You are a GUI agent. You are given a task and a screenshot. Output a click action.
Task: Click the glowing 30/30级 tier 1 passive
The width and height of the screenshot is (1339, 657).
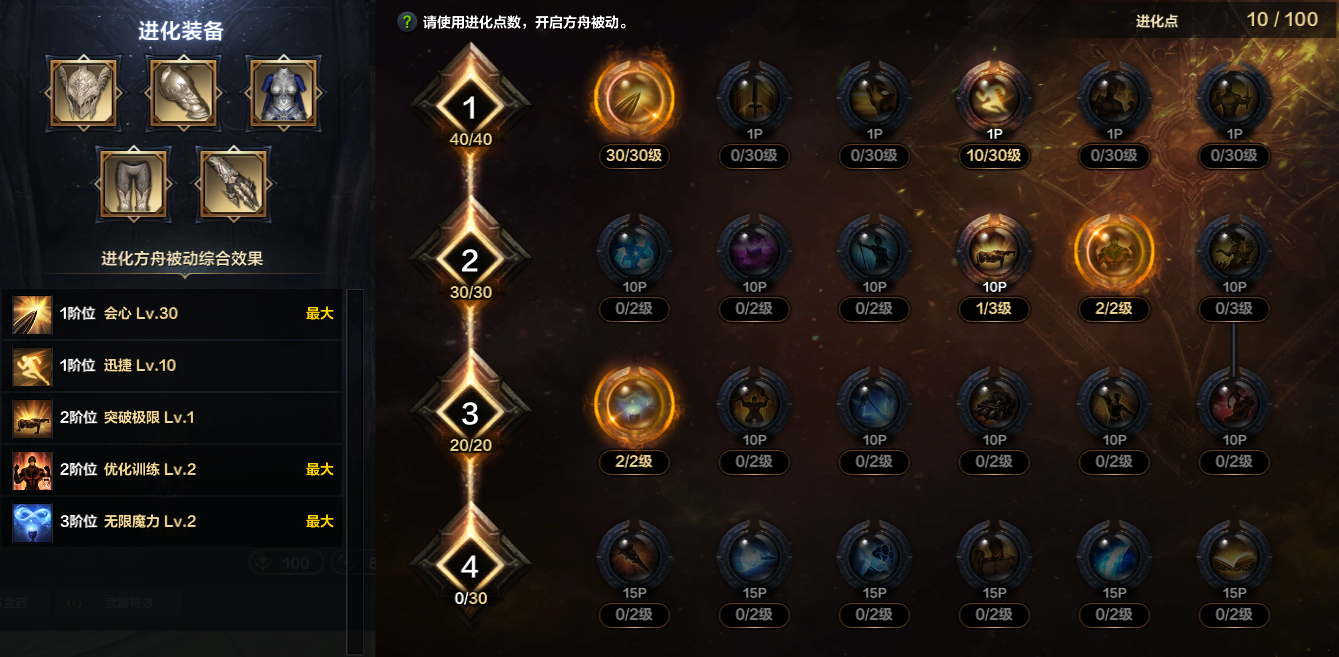point(634,98)
